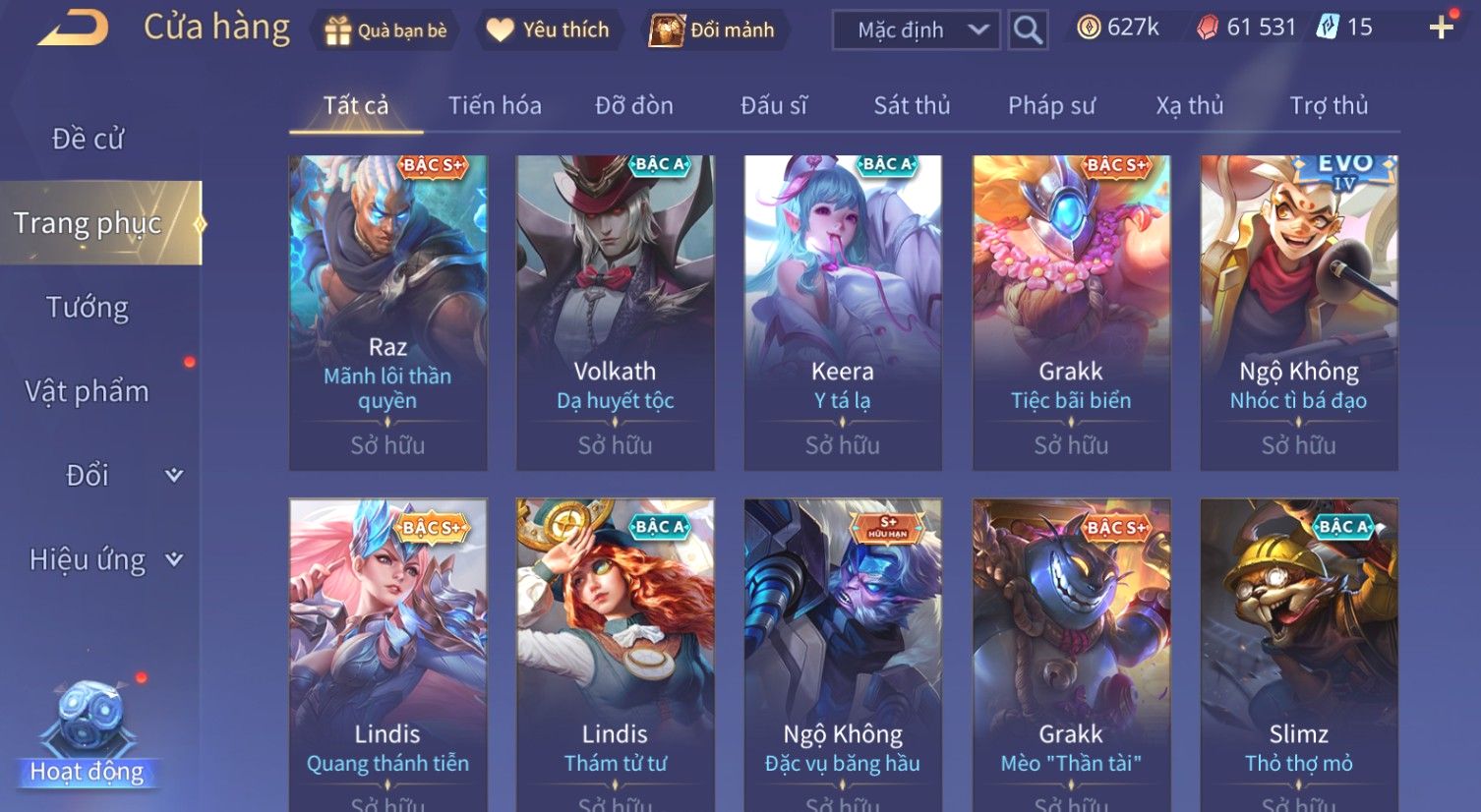Select the Pháp sư category tab
The image size is (1481, 812).
(x=1051, y=105)
